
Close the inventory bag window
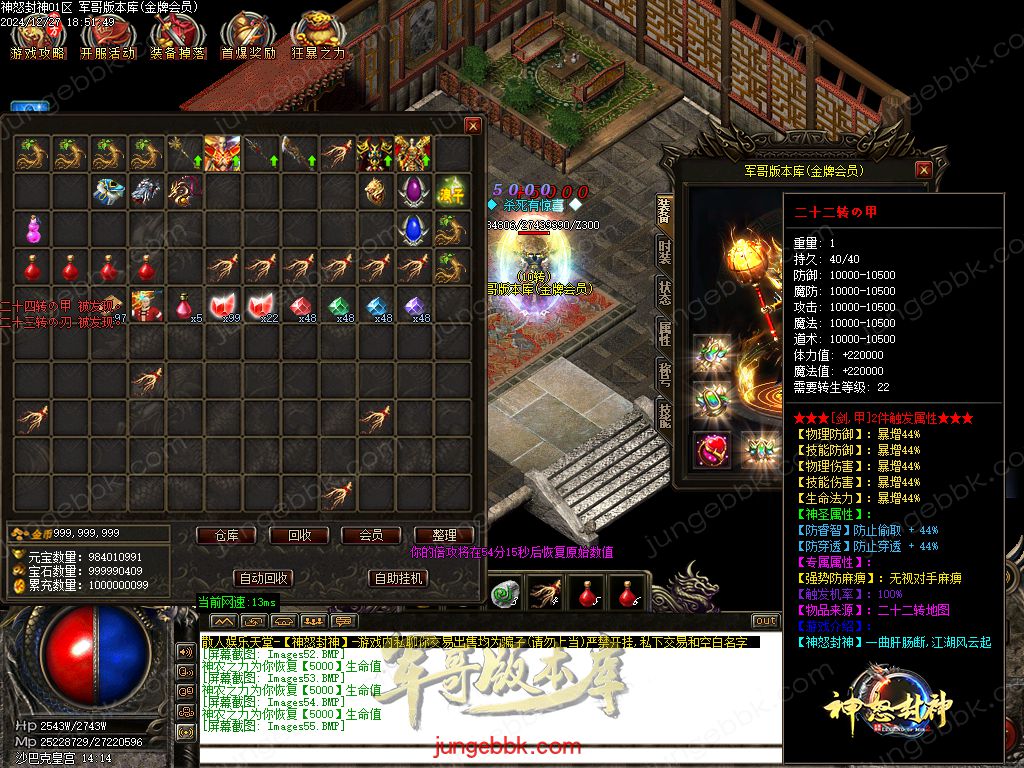473,126
